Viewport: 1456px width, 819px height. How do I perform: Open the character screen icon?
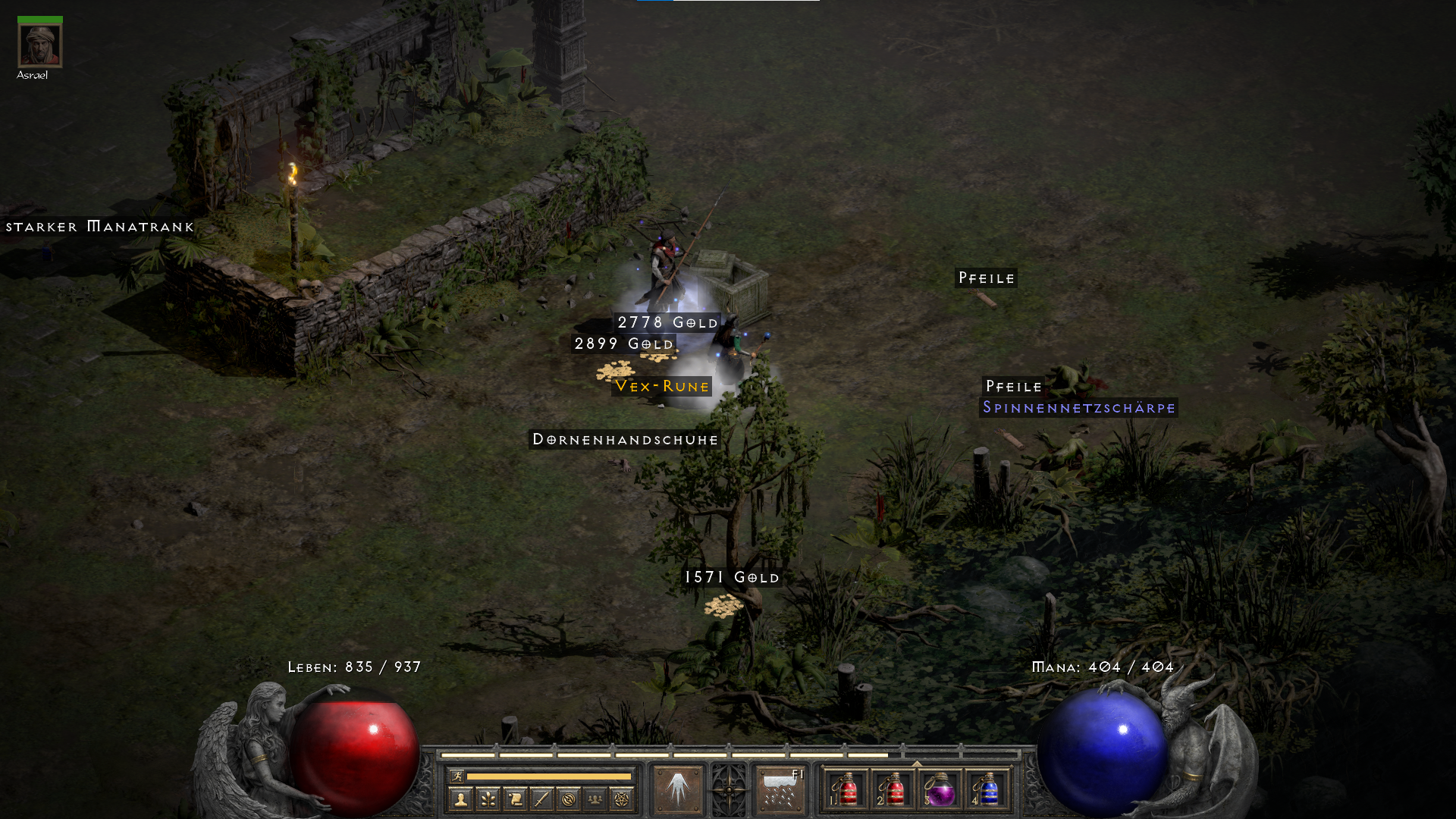(461, 798)
